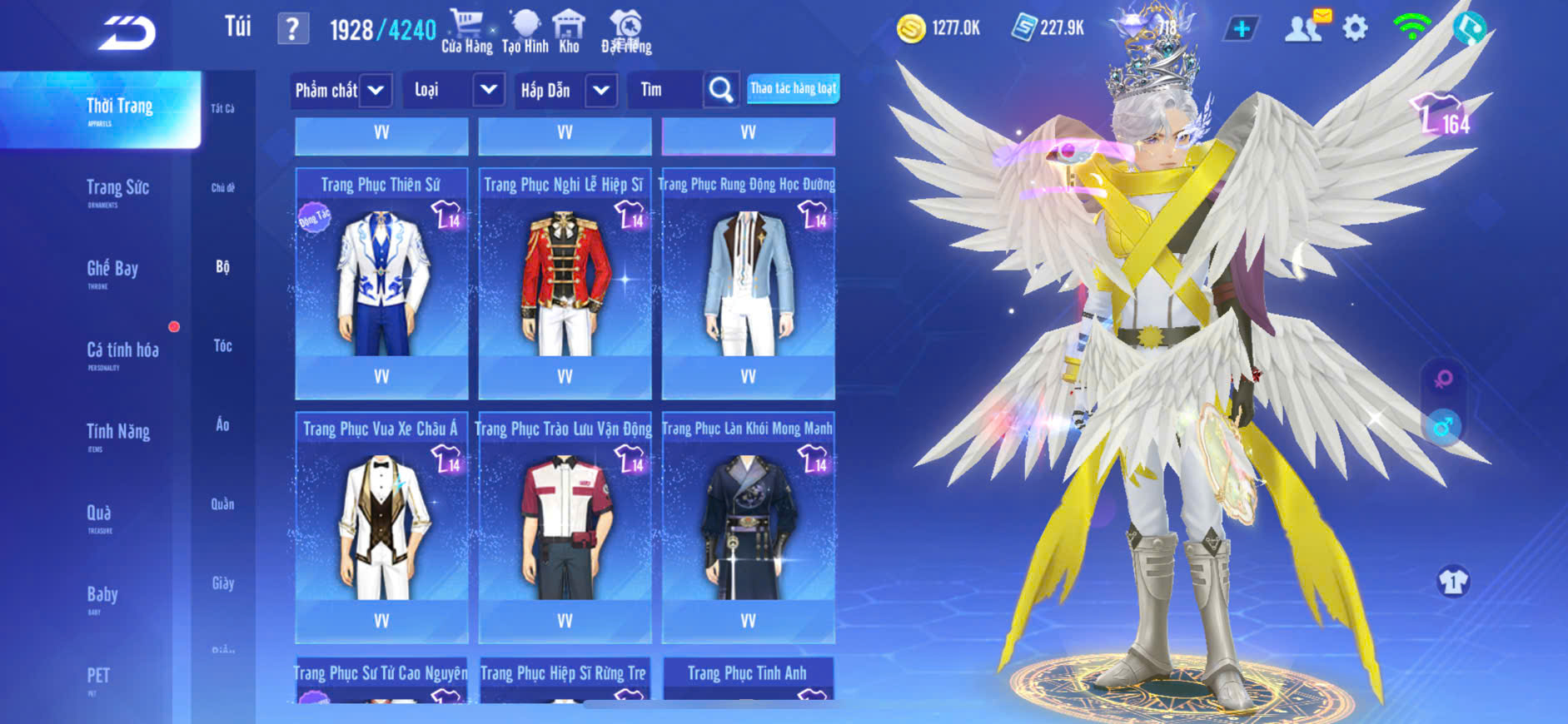Click the magnifying glass search button

coord(720,90)
